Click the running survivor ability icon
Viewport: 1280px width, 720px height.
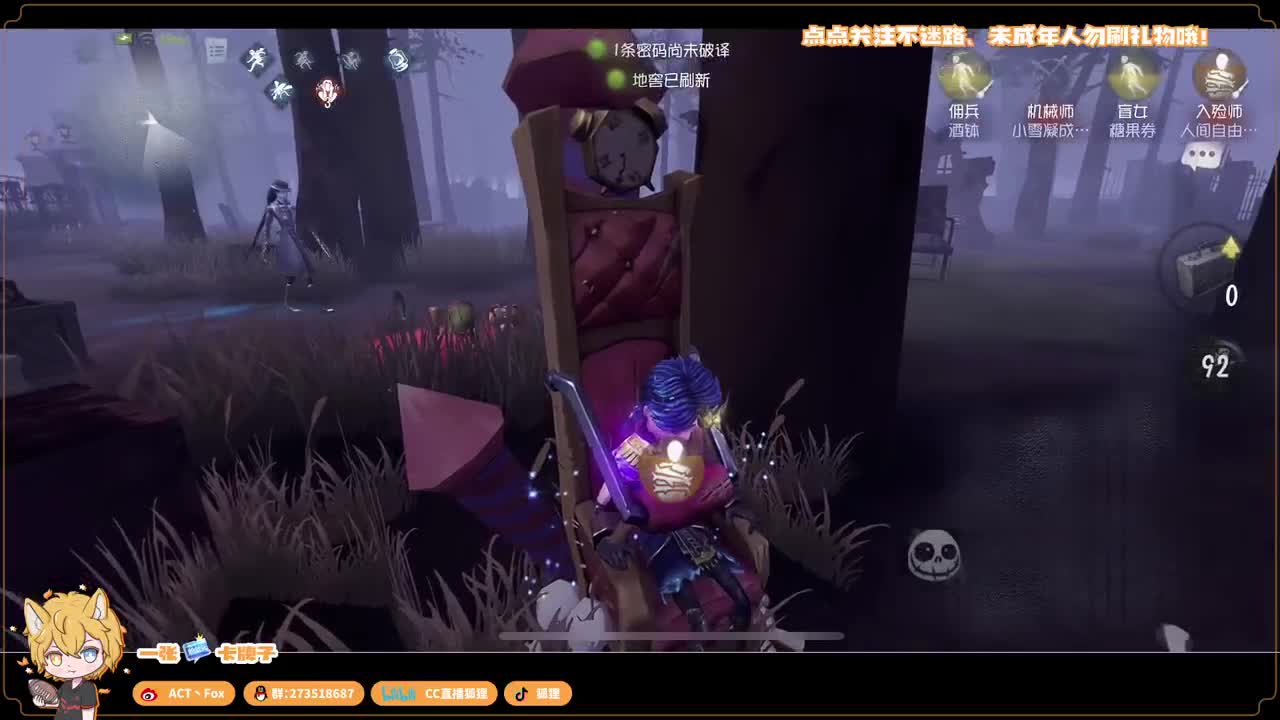[256, 60]
